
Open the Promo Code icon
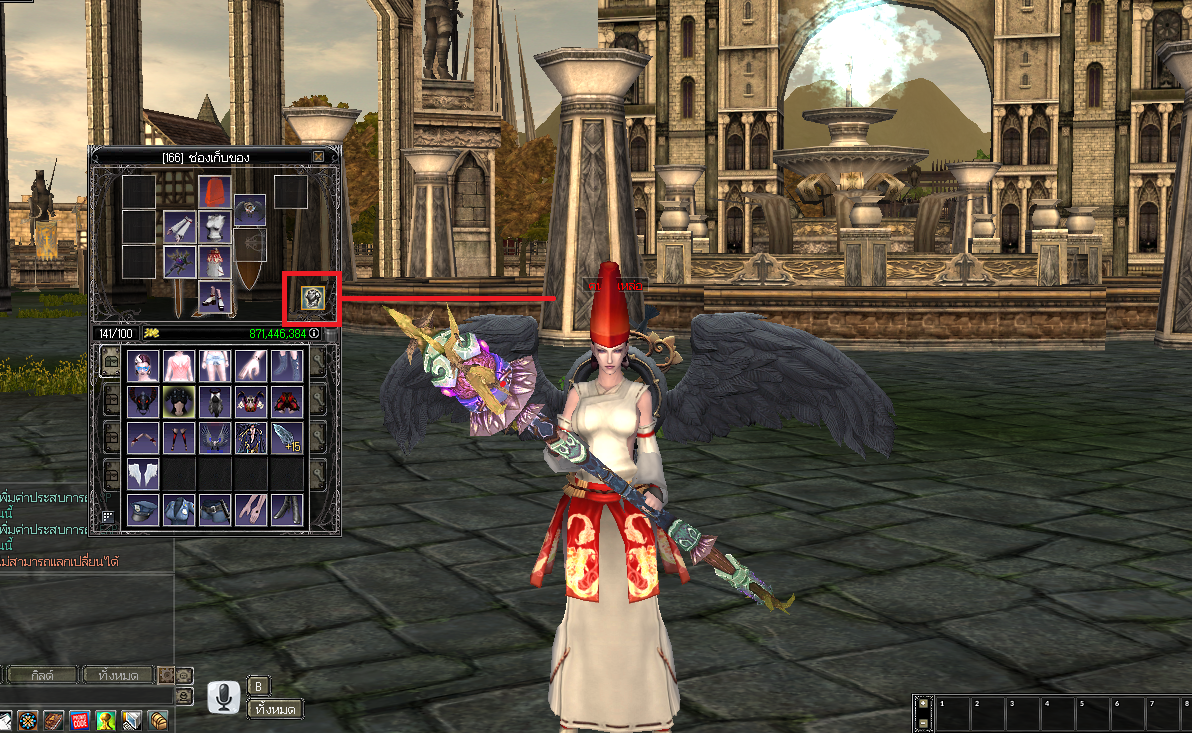tap(79, 720)
